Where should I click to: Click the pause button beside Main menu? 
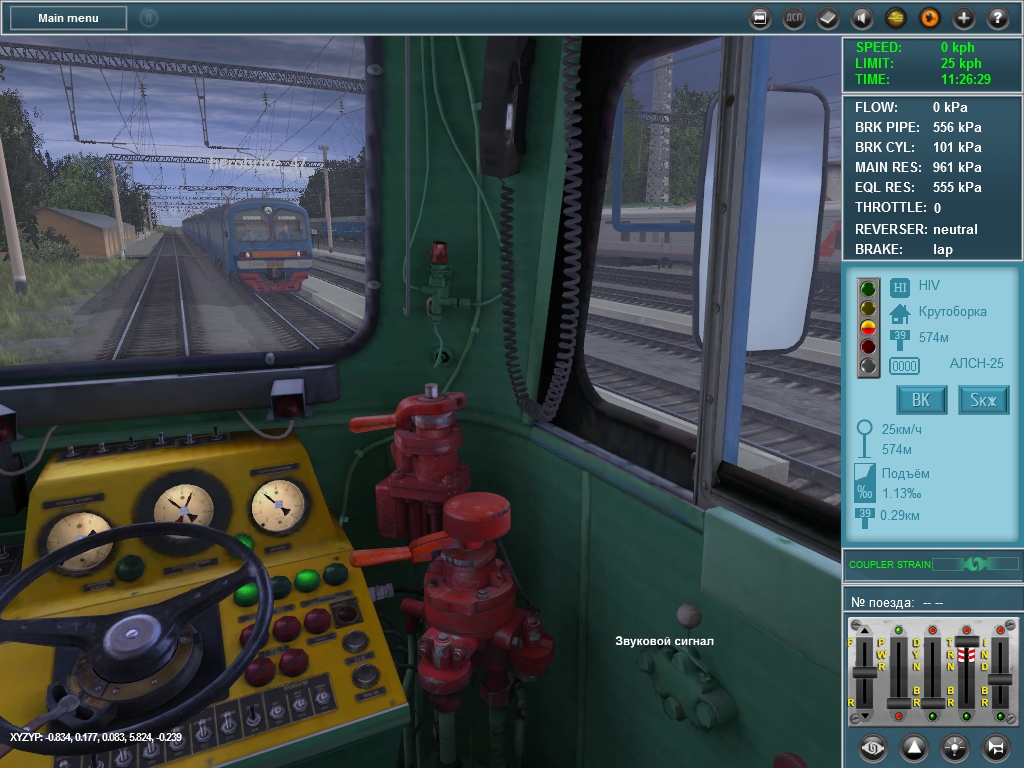148,17
